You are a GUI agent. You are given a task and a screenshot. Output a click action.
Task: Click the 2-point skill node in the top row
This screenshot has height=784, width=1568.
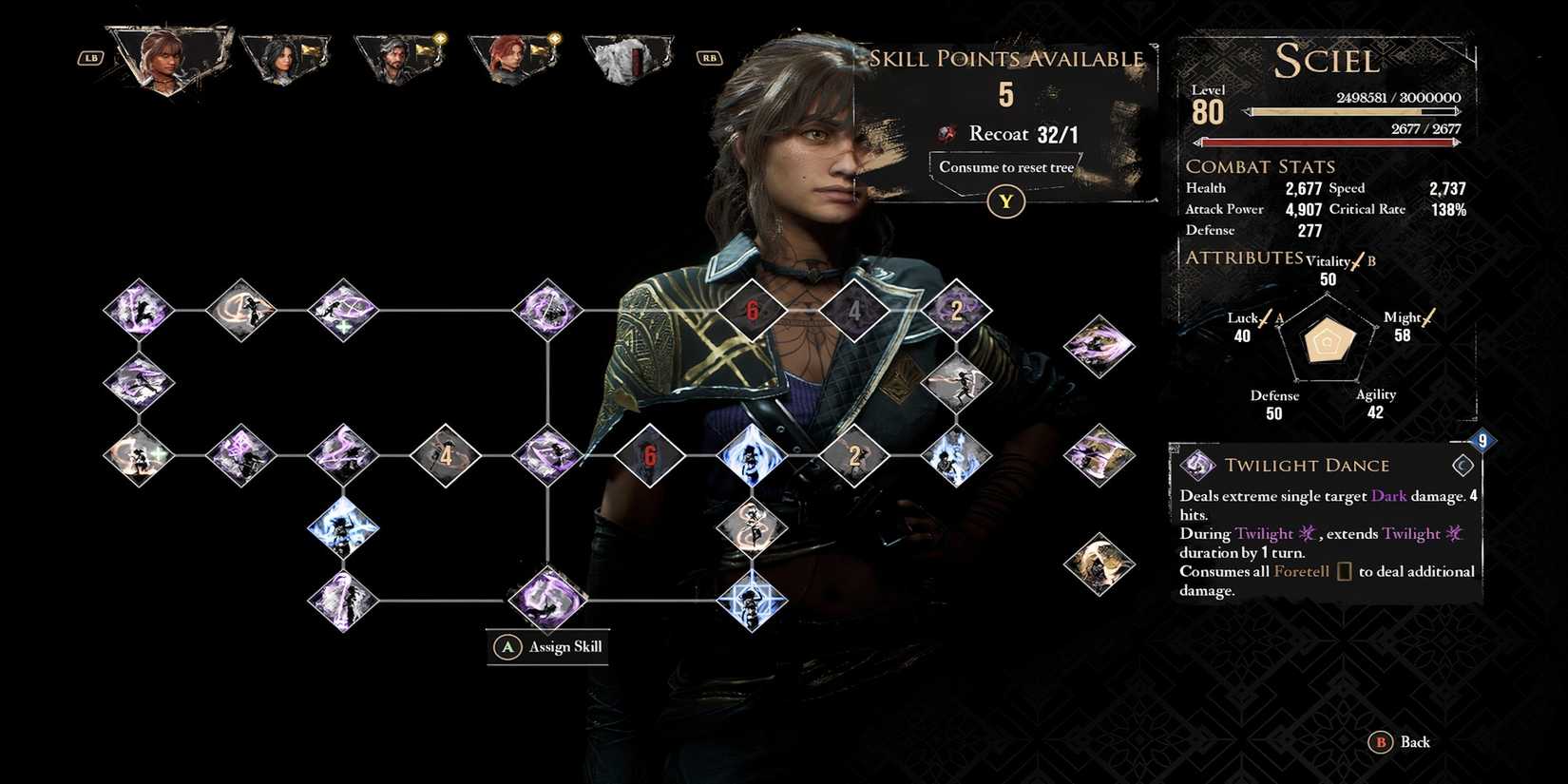coord(955,309)
